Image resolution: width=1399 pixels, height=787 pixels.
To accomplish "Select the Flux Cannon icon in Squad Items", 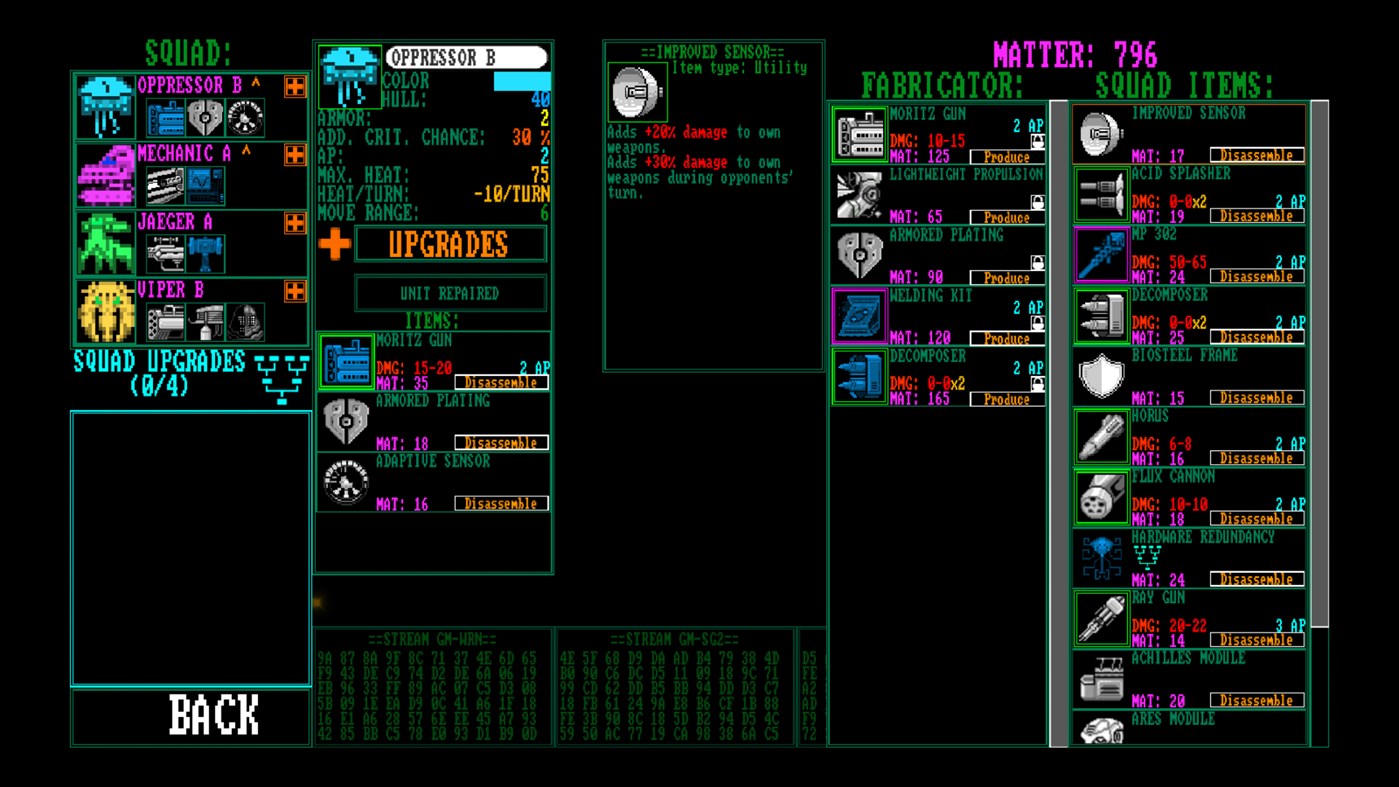I will tap(1100, 496).
